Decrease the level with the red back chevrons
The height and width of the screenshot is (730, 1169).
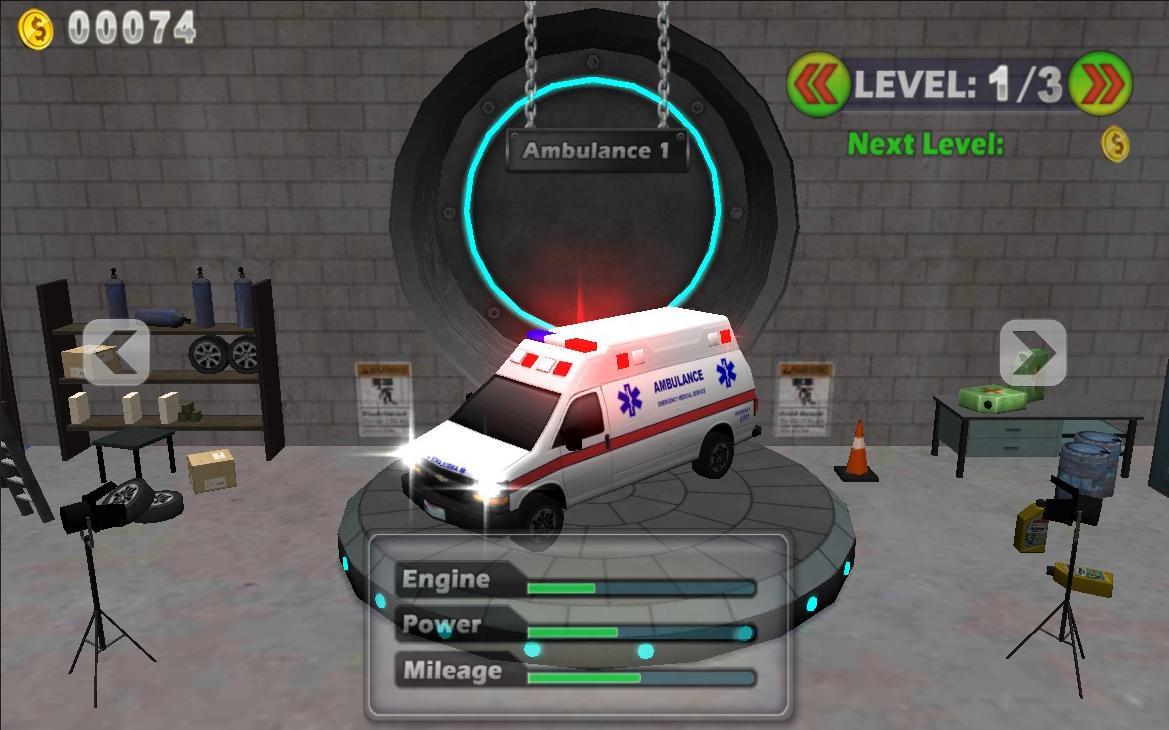tap(818, 84)
